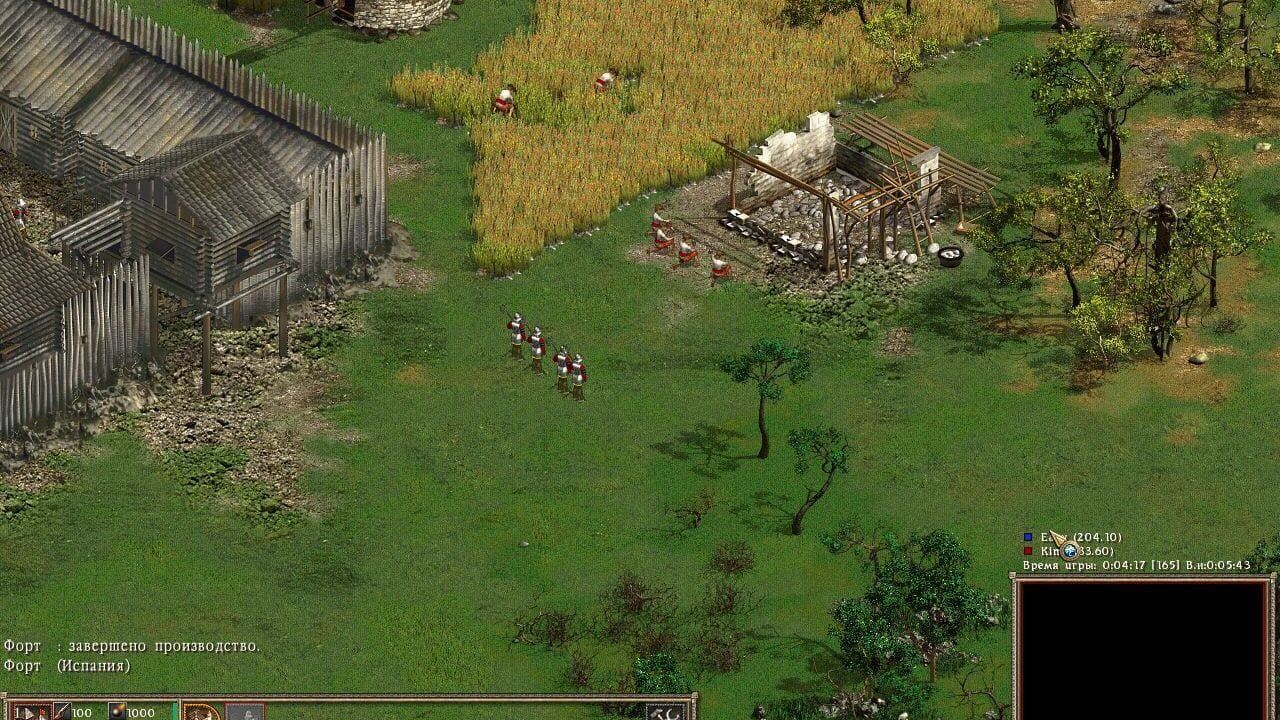Screen dimensions: 1280x720
Task: Open the hammer tools button
Action: point(666,712)
